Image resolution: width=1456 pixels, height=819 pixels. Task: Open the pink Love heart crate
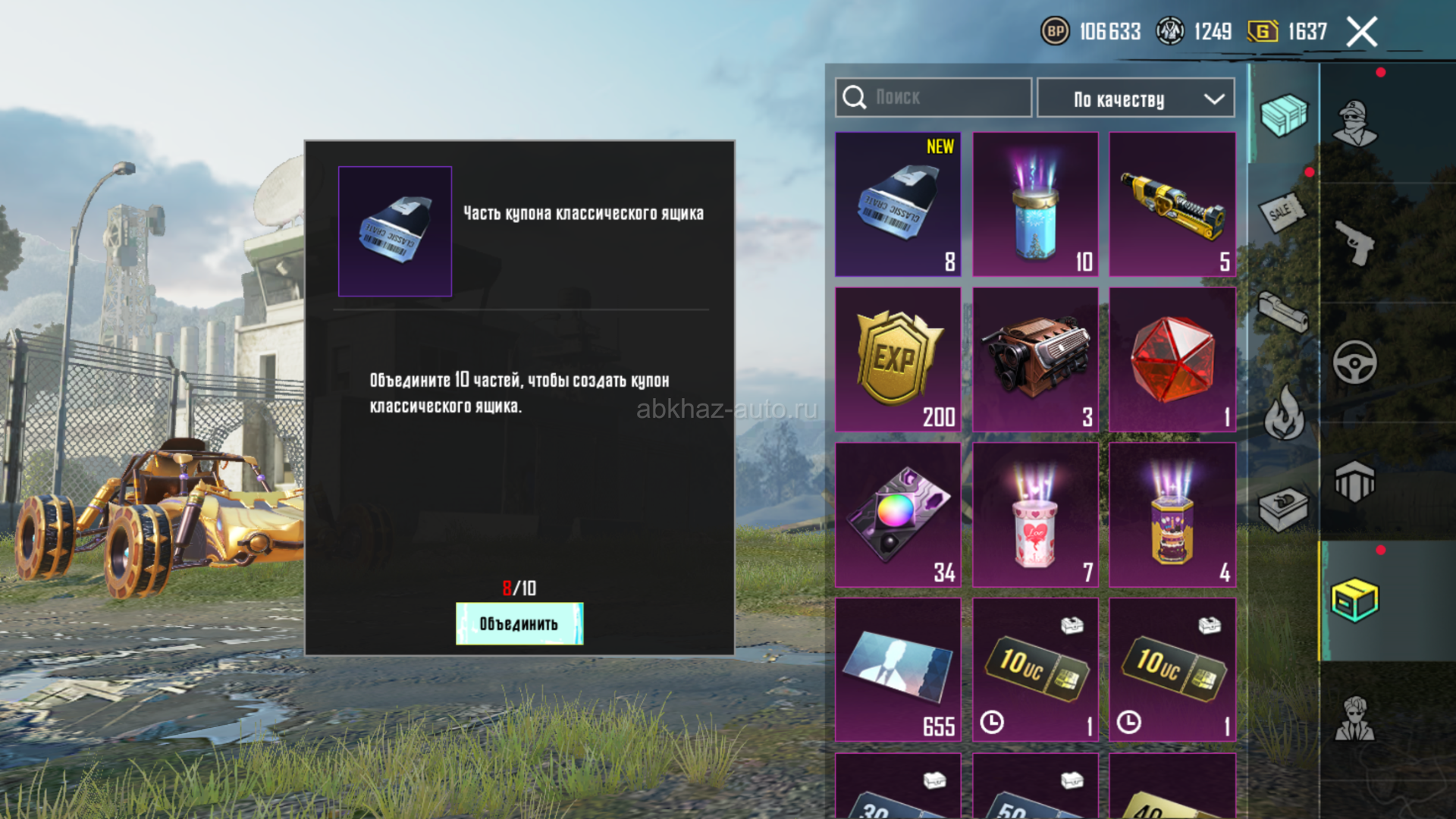[1035, 515]
